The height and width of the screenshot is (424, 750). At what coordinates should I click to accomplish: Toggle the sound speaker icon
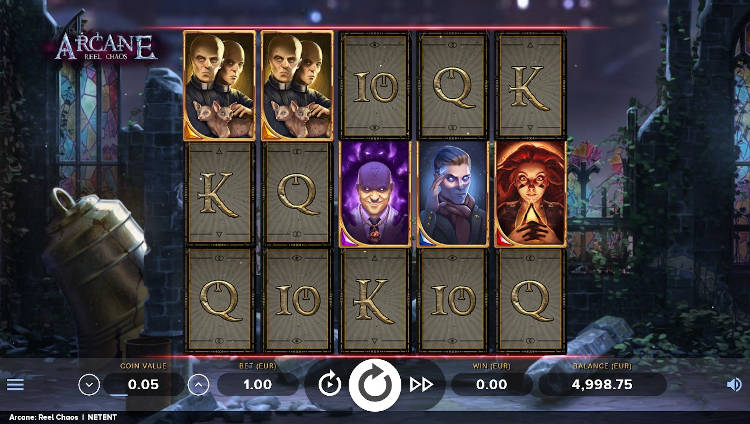coord(734,384)
